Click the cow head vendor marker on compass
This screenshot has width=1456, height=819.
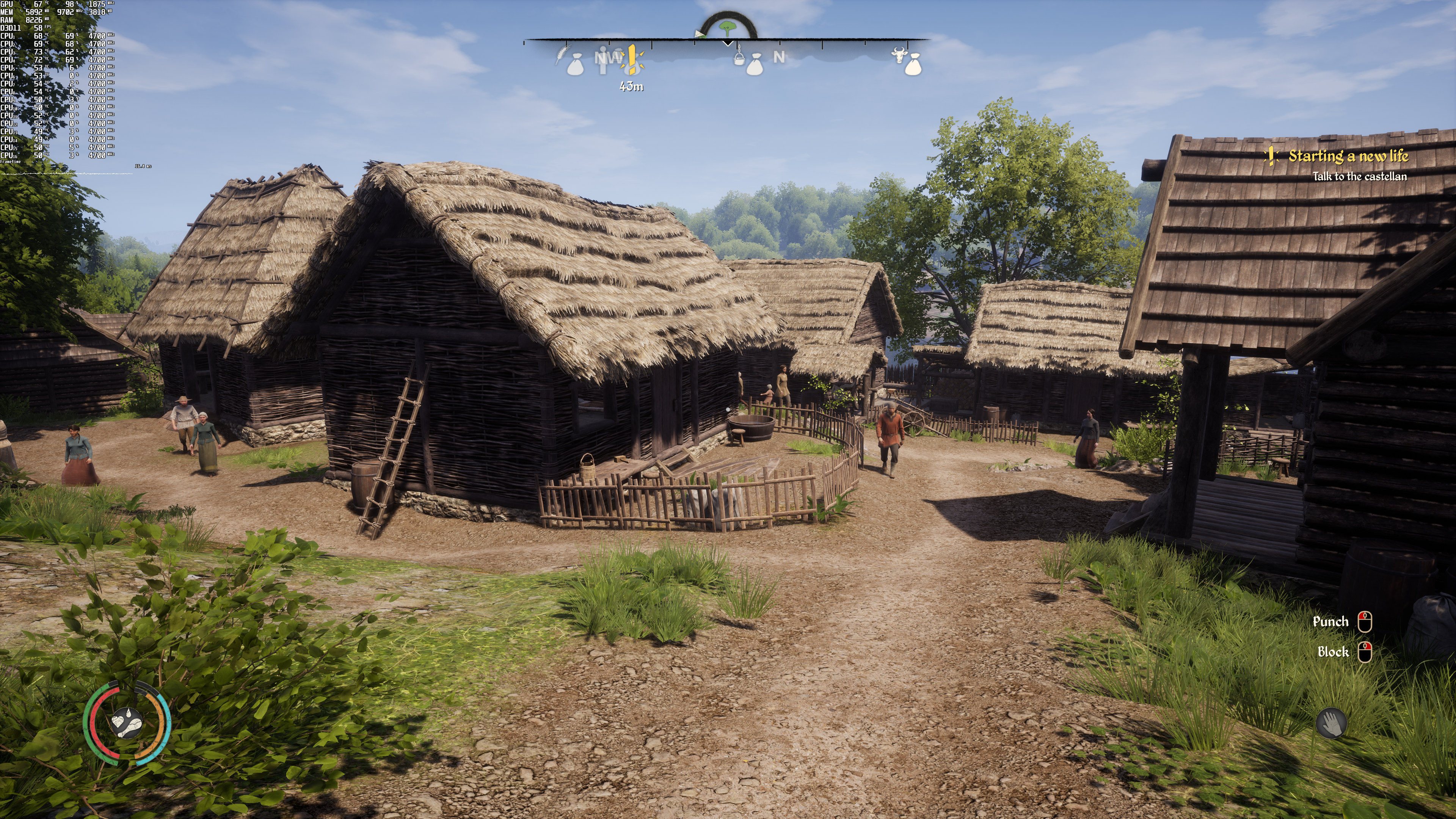(x=897, y=55)
